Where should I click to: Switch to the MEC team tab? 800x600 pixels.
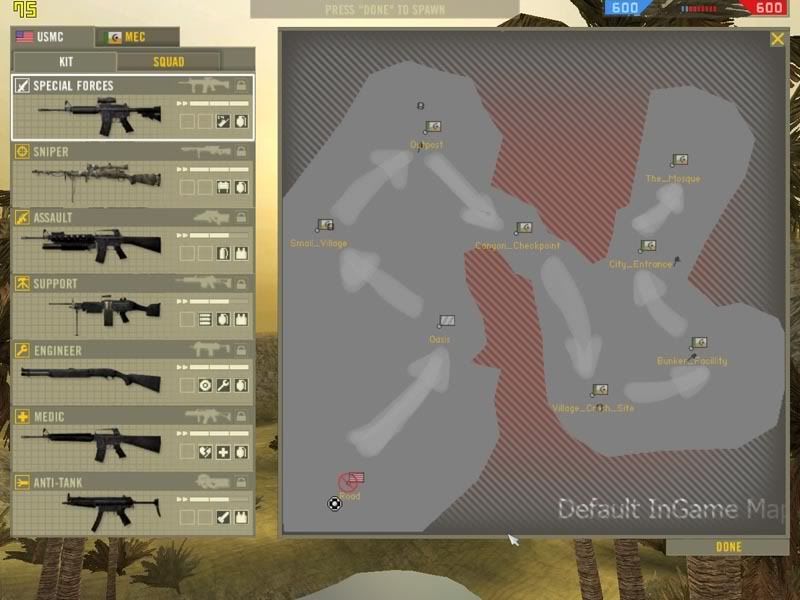point(137,37)
